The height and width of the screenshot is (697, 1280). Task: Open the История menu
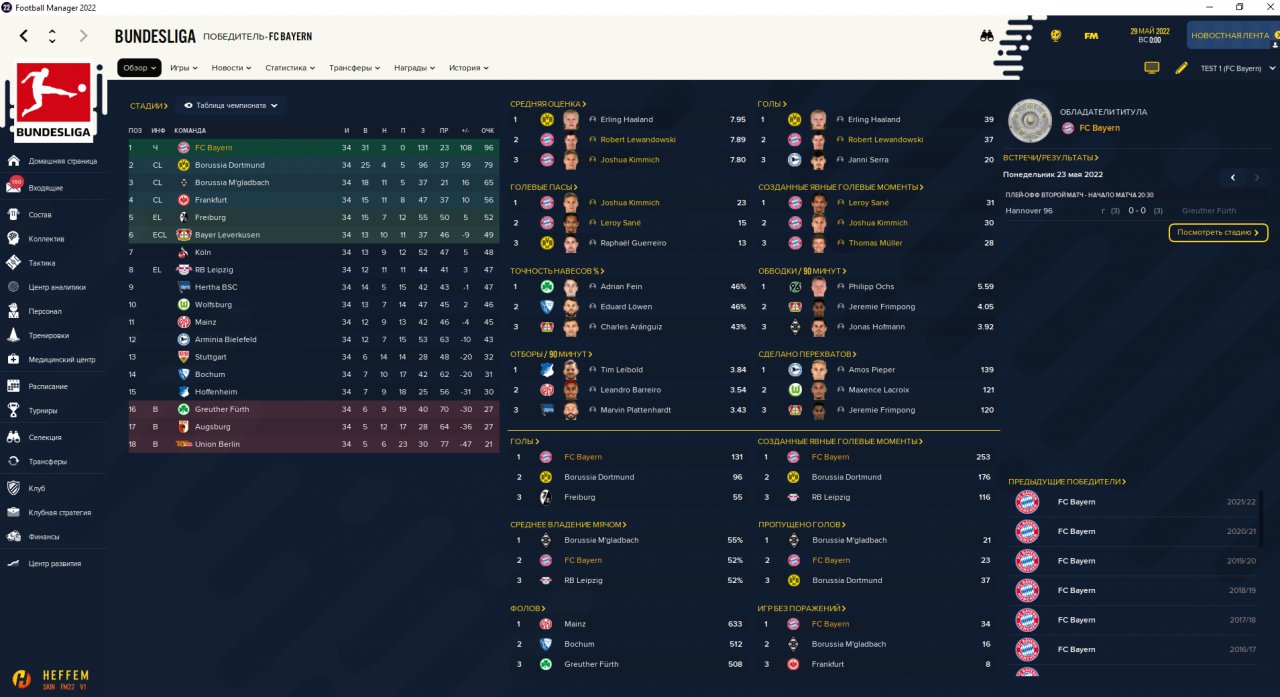click(469, 68)
